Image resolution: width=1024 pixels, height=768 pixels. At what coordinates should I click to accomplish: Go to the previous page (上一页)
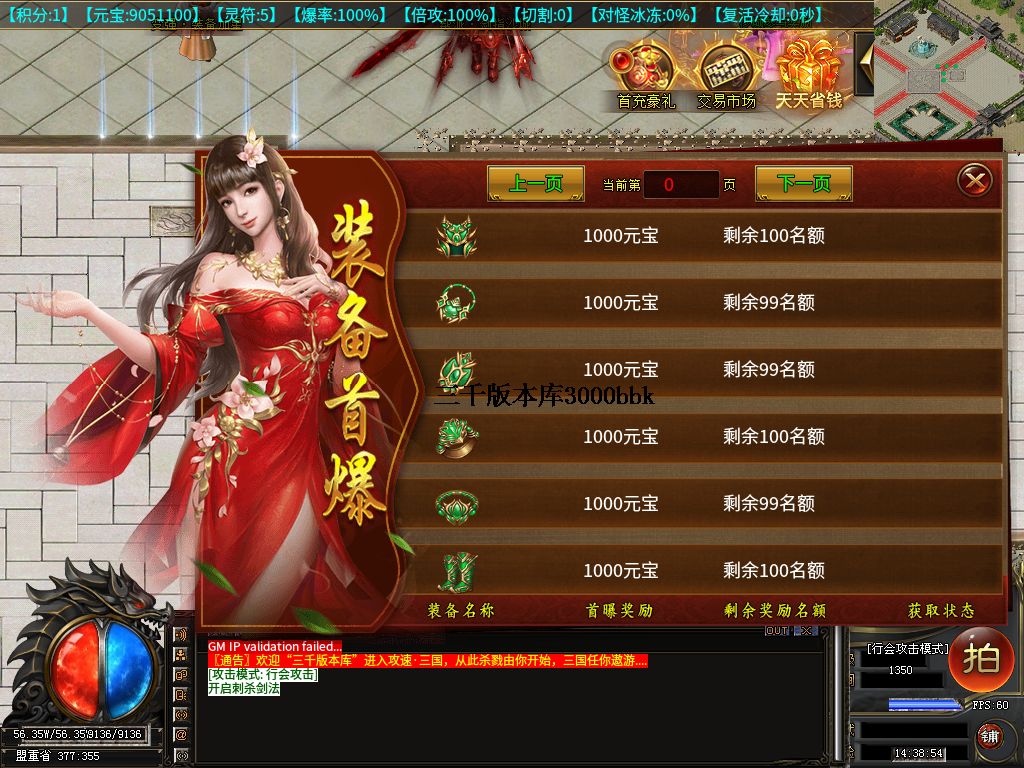pos(536,184)
